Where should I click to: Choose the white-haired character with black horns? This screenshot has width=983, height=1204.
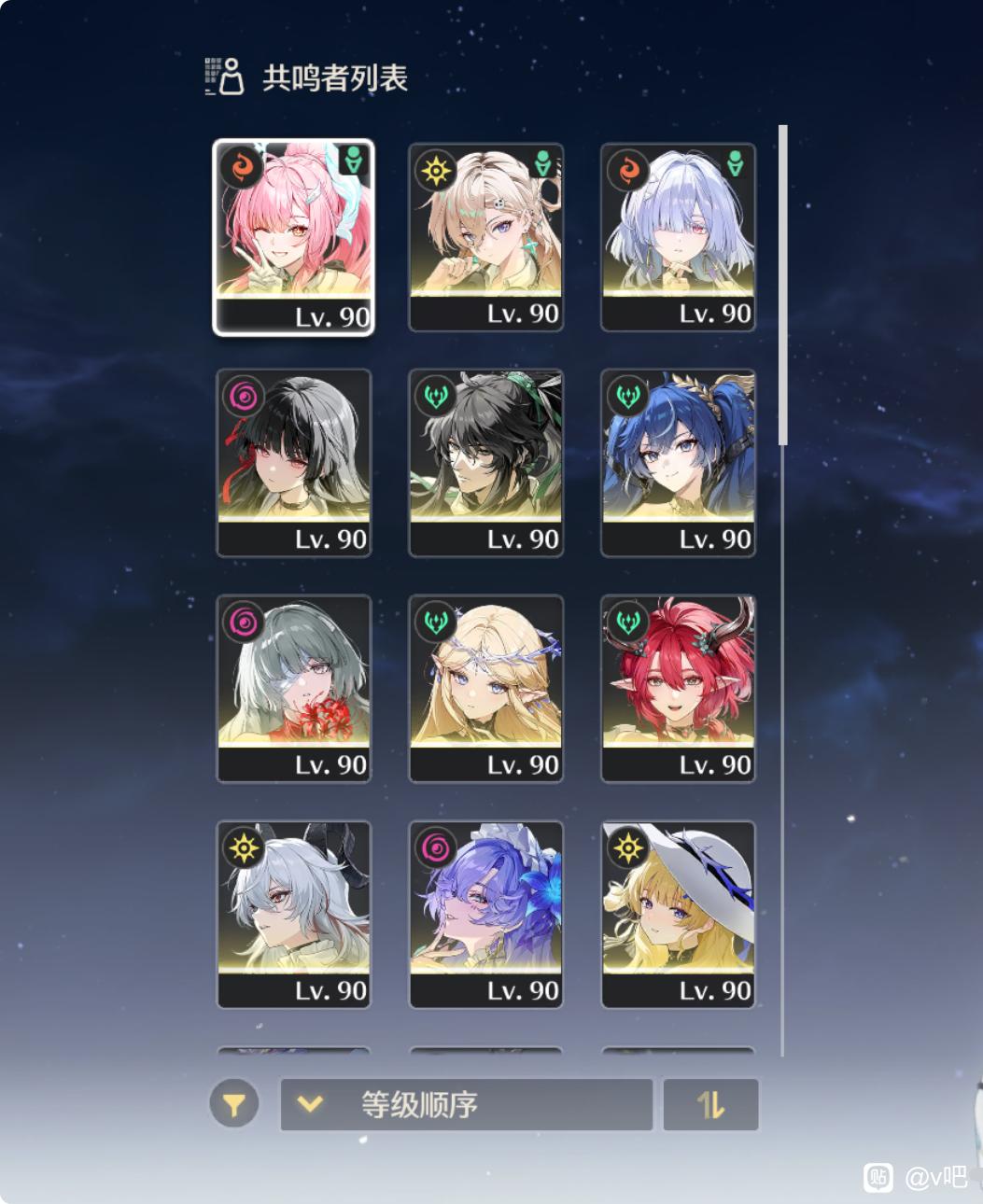pyautogui.click(x=293, y=915)
